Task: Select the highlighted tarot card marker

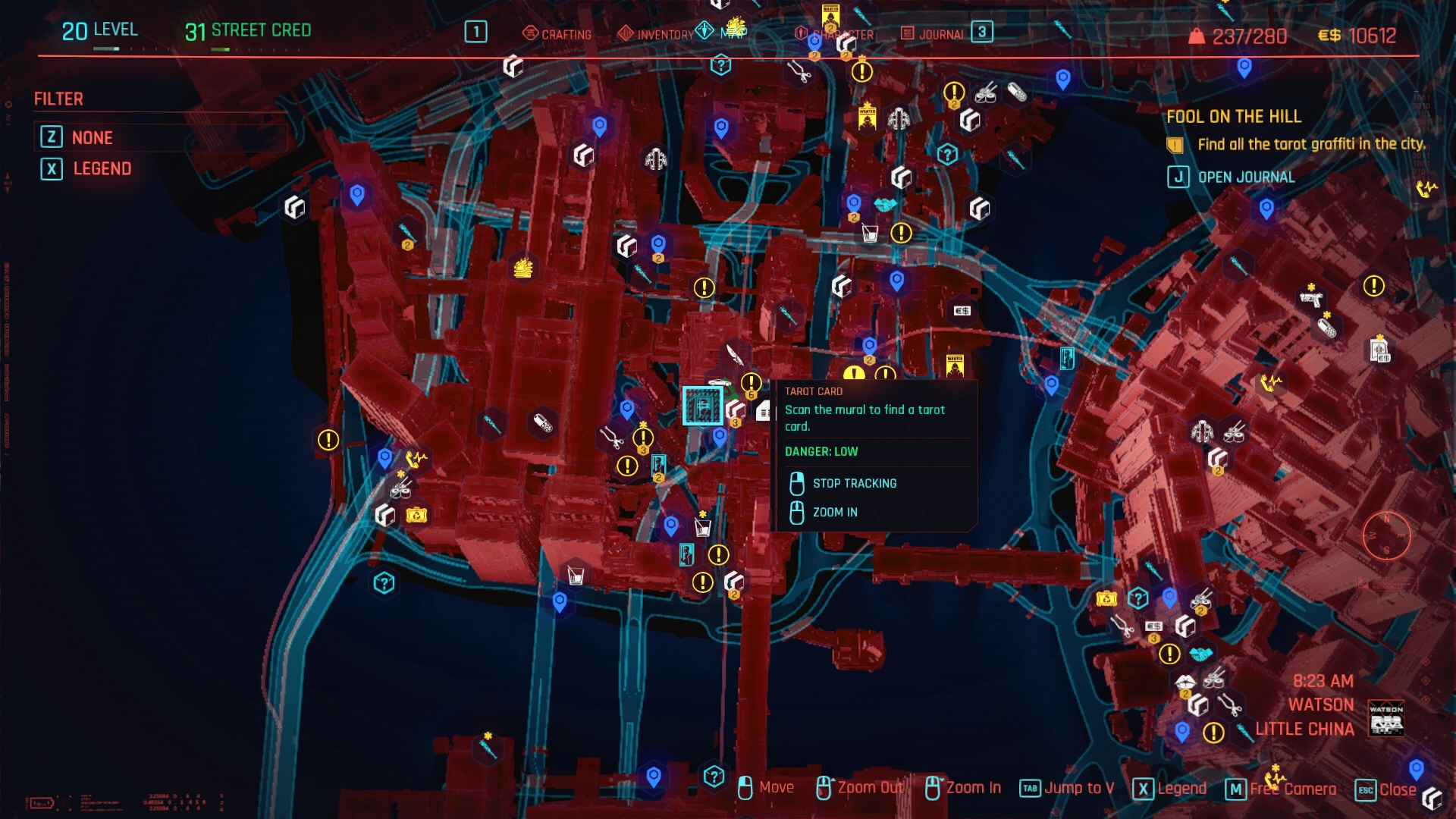Action: point(702,406)
